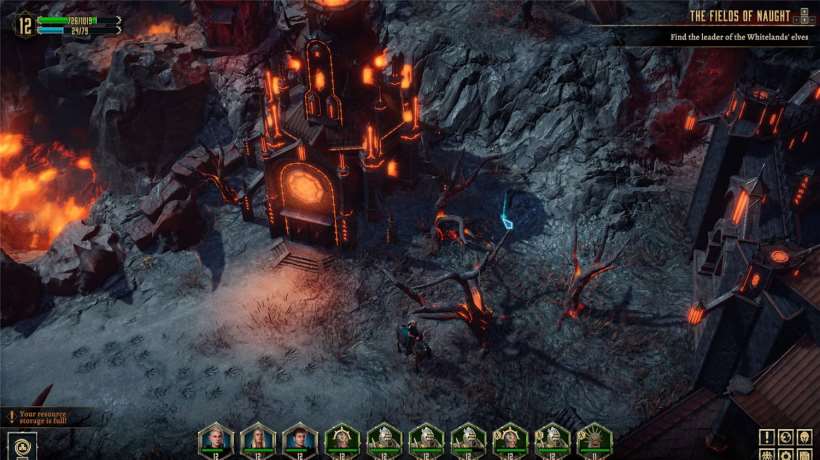Click the level 12 hero badge

point(23,25)
